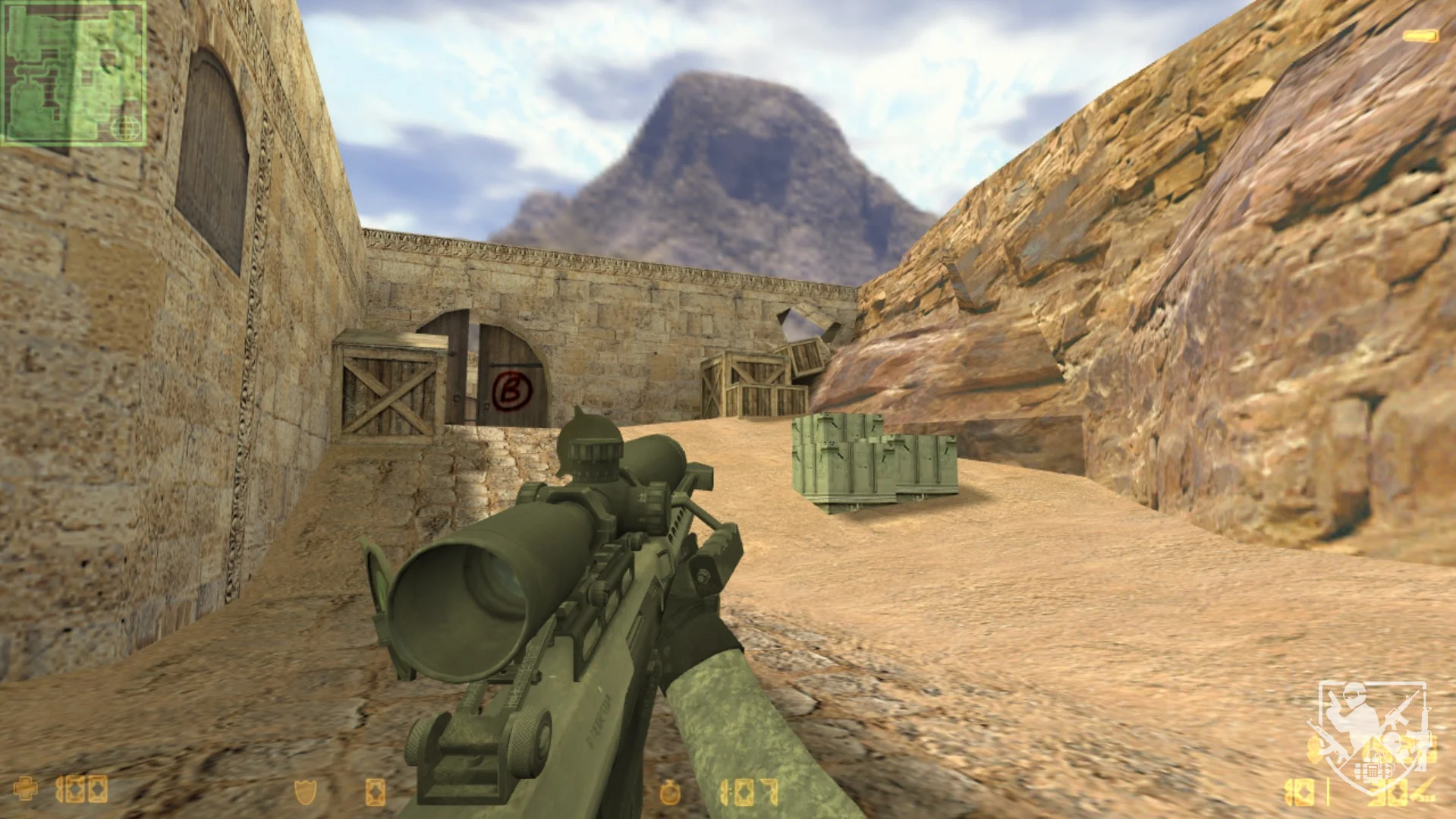Click the kevlar armor shield icon
The image size is (1456, 819).
(305, 792)
